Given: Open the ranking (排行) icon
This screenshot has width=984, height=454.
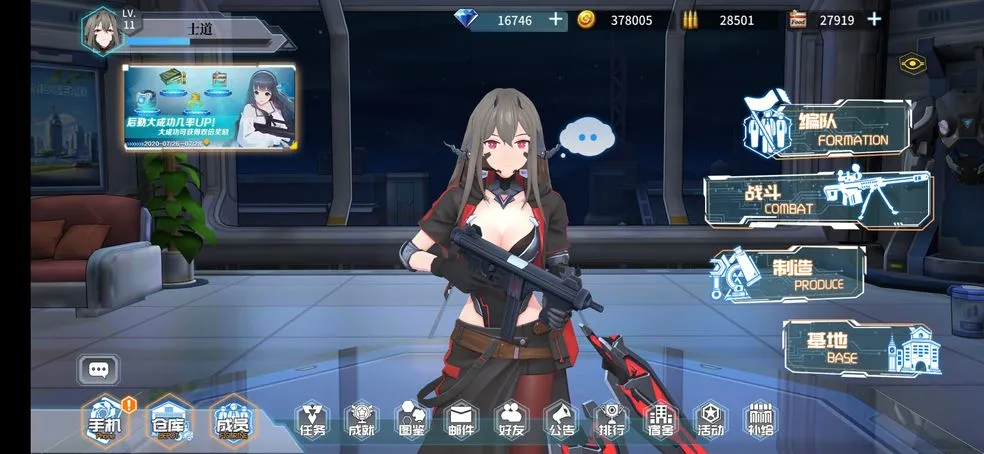Looking at the screenshot, I should coord(611,420).
